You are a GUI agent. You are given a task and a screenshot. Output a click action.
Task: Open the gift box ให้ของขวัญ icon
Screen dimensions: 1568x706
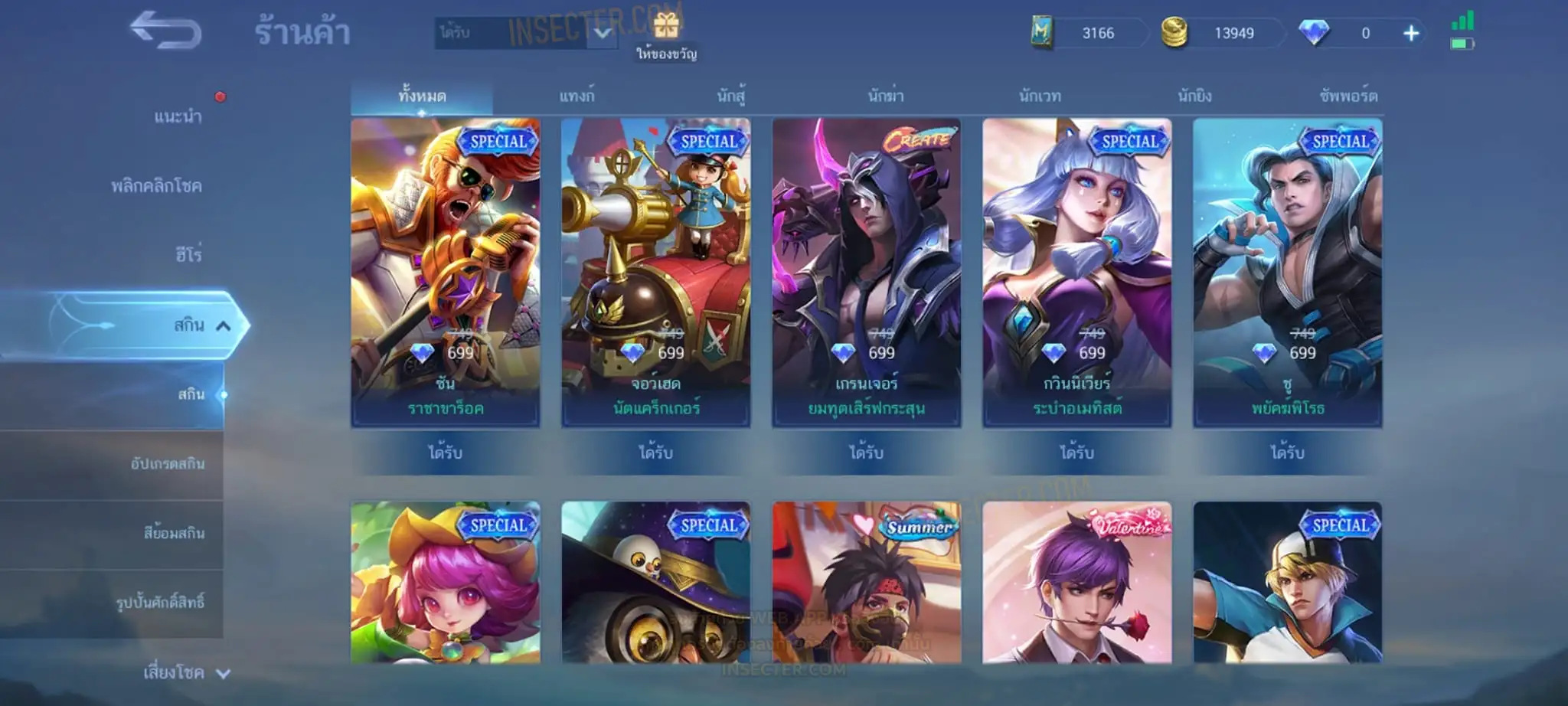[x=666, y=28]
